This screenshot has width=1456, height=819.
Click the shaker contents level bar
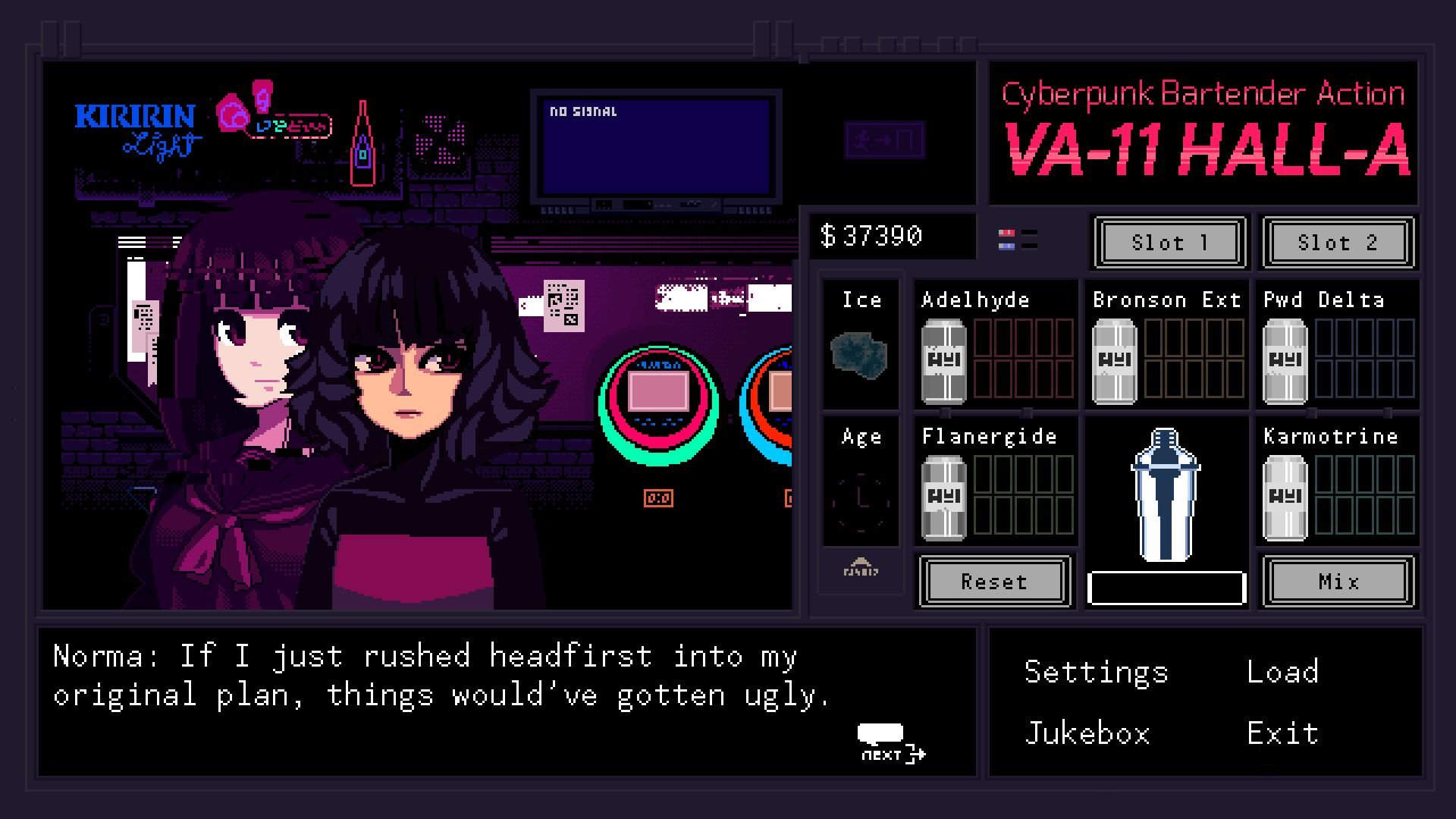coord(1166,586)
